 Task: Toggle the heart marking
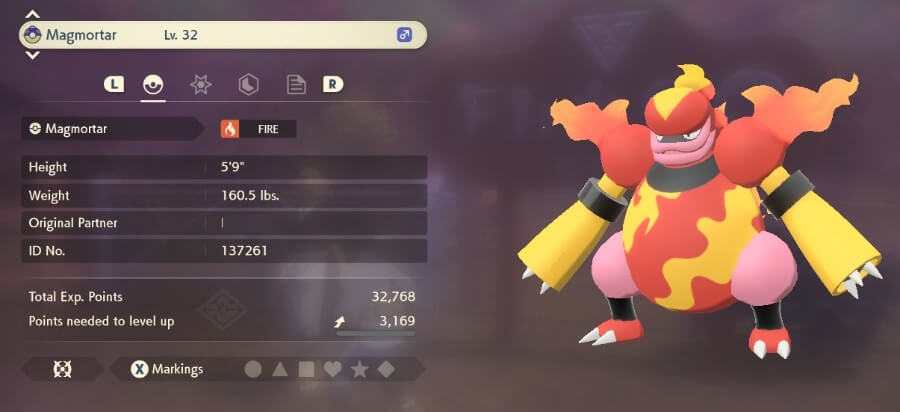(x=333, y=370)
